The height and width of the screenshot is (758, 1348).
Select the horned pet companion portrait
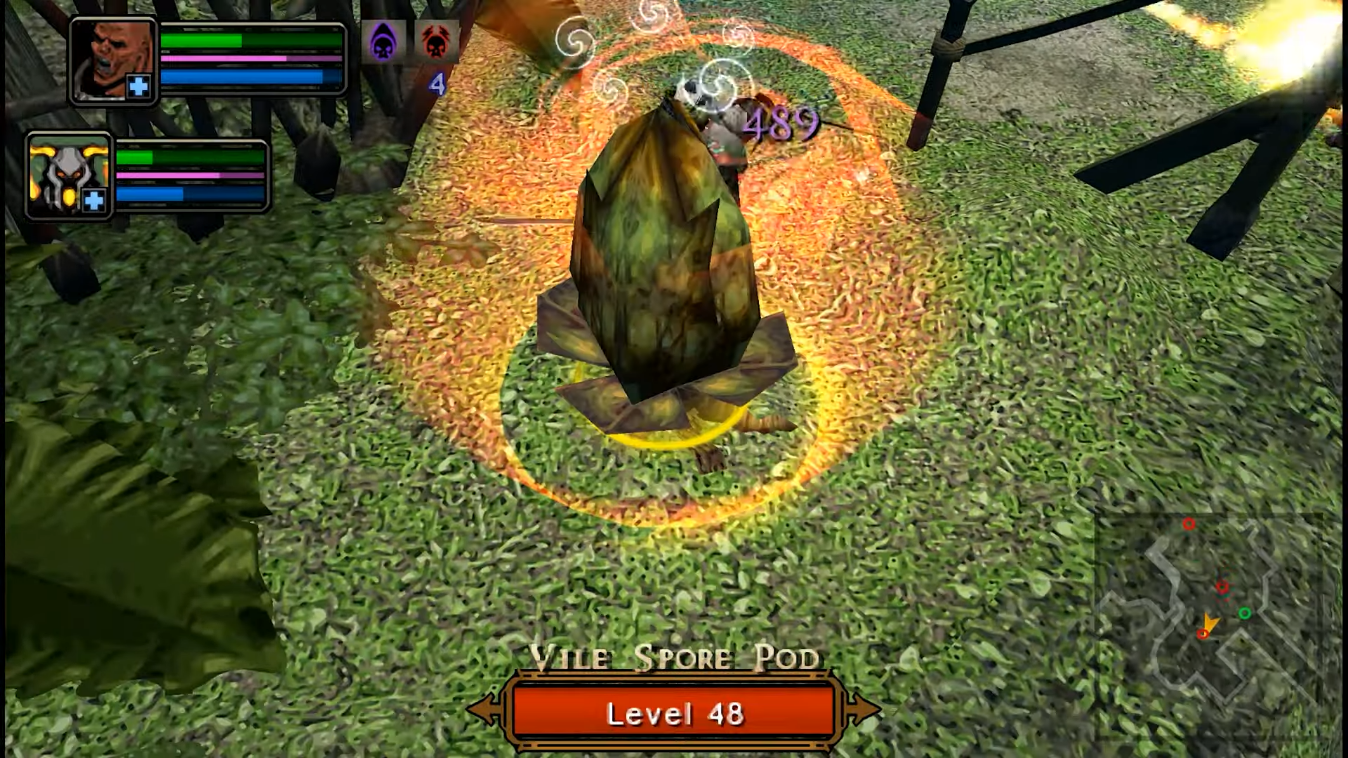pos(66,172)
